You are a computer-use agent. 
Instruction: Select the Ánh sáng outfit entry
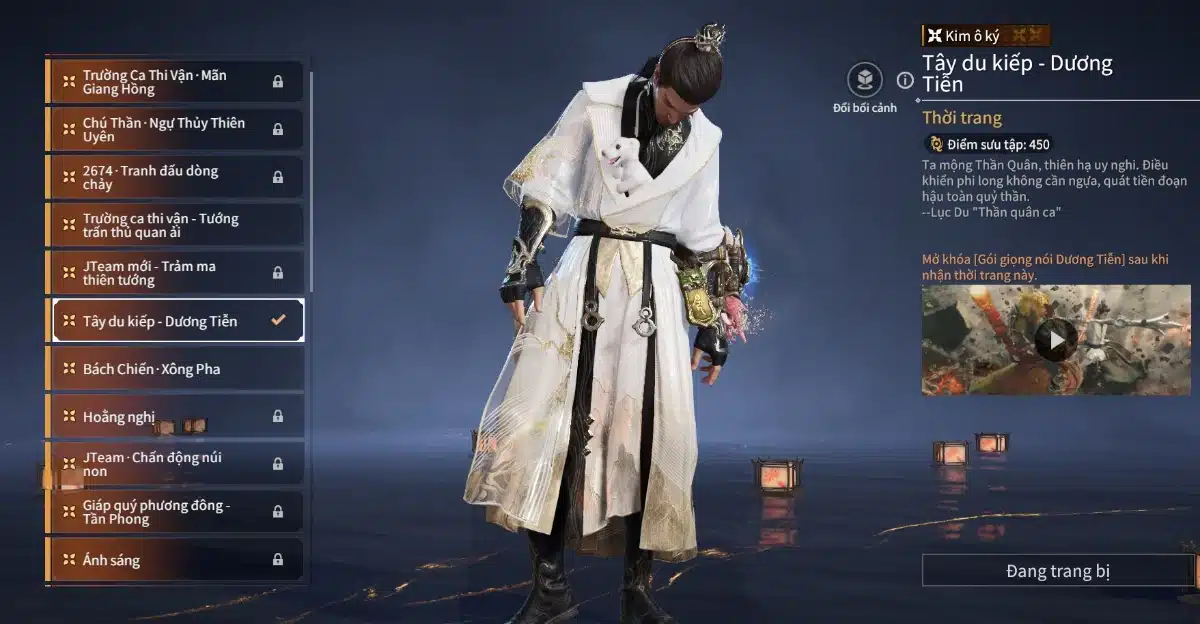175,560
